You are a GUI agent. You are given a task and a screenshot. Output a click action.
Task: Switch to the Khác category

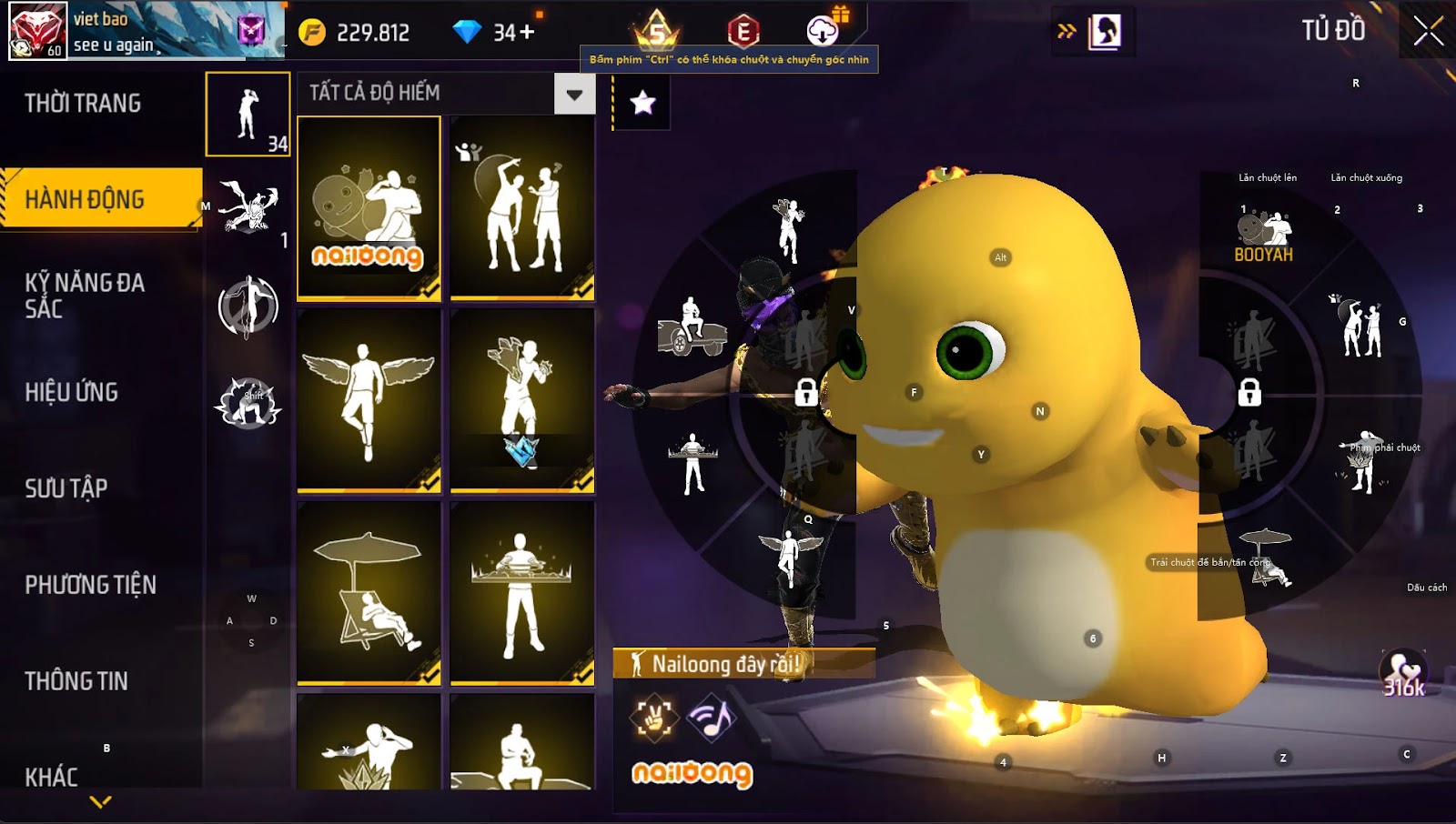[x=52, y=777]
